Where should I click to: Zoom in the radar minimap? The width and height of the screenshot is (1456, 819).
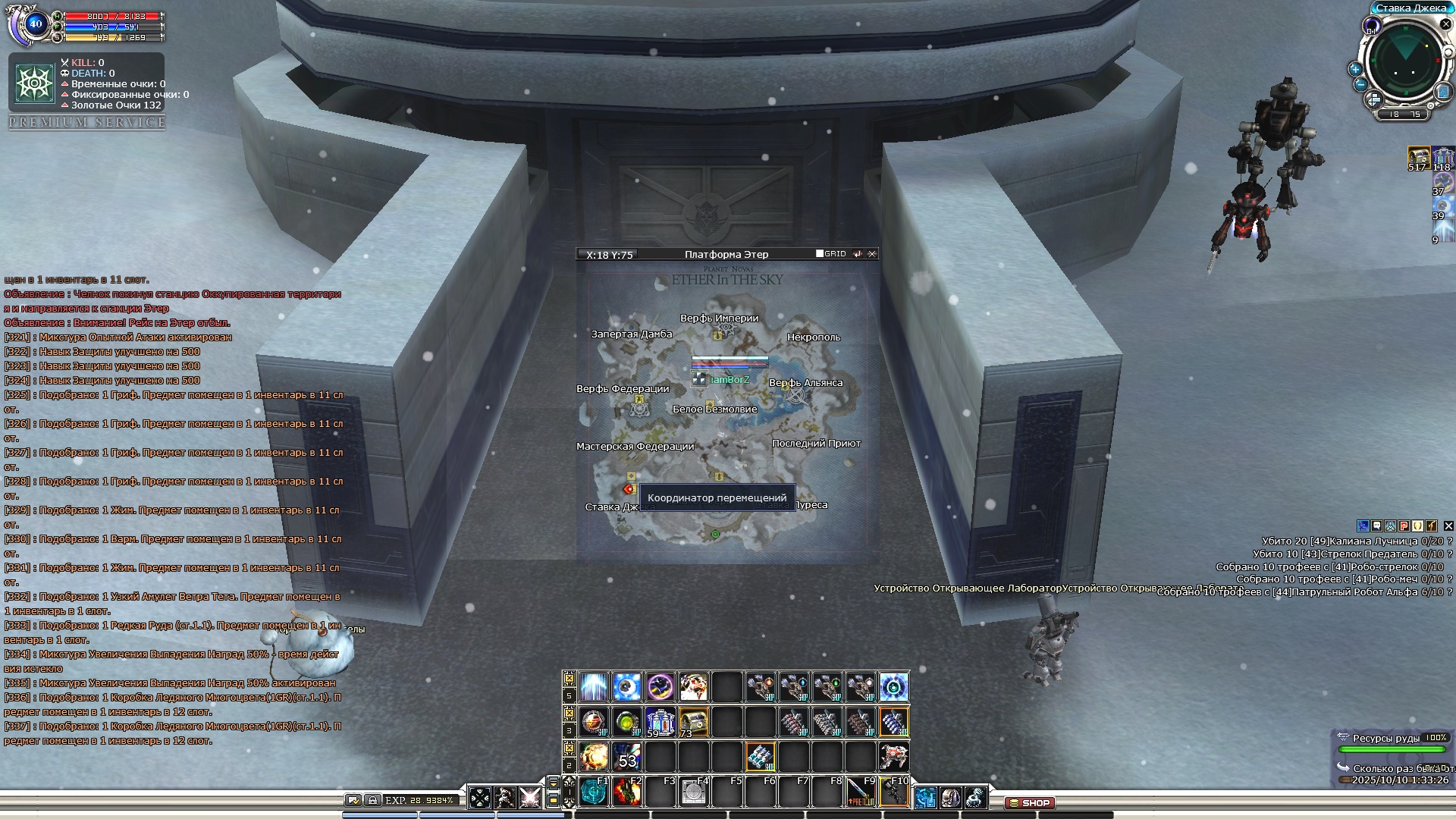click(x=1355, y=69)
